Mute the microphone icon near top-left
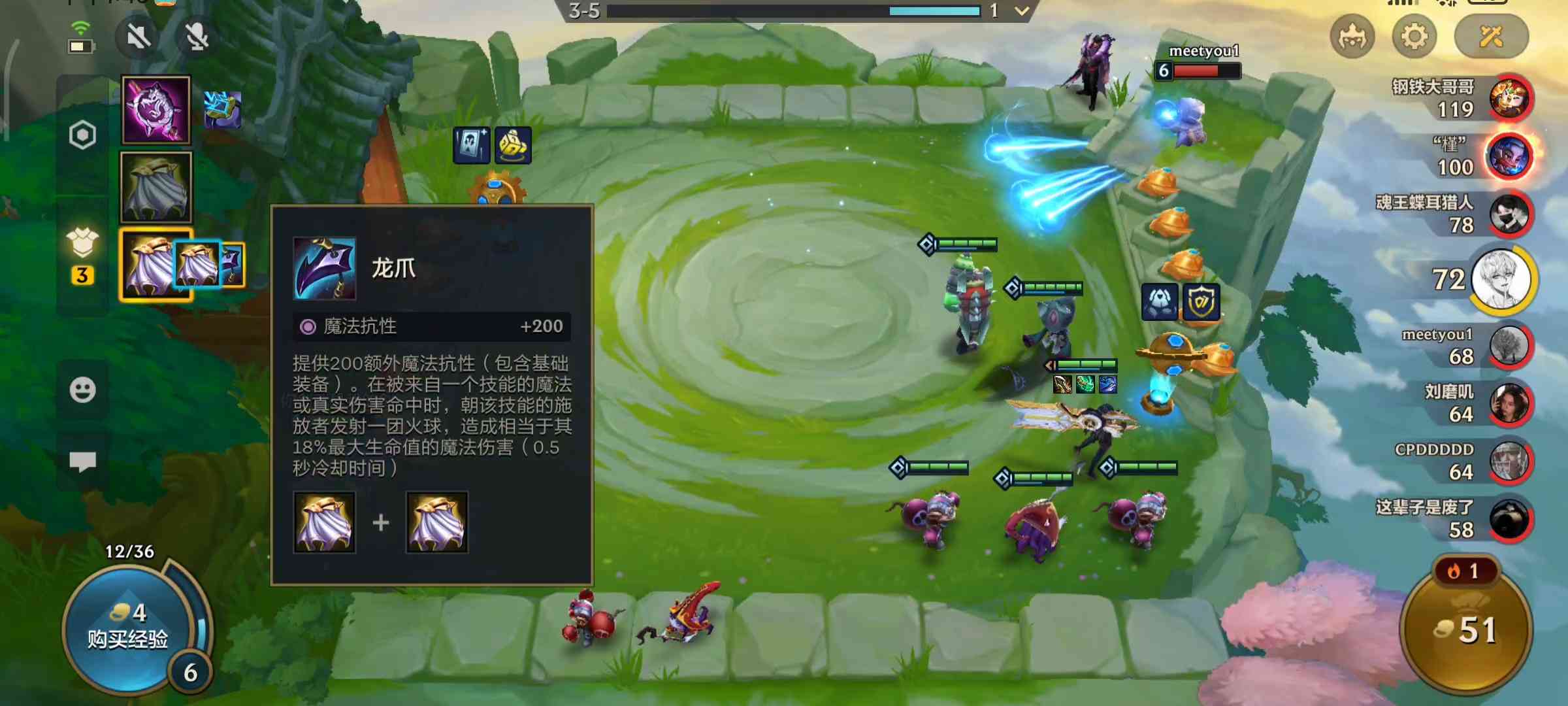The width and height of the screenshot is (1568, 706). [x=195, y=37]
